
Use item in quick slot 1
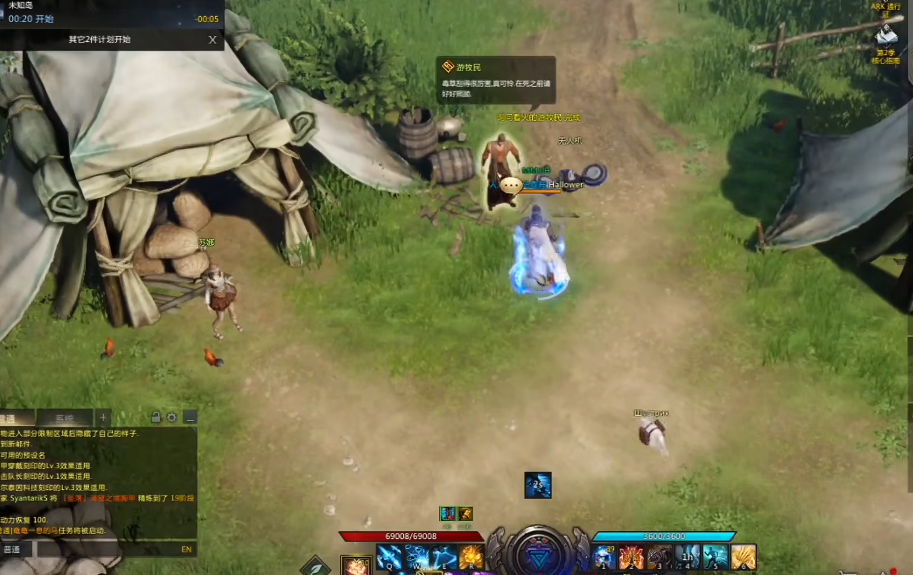click(x=604, y=557)
